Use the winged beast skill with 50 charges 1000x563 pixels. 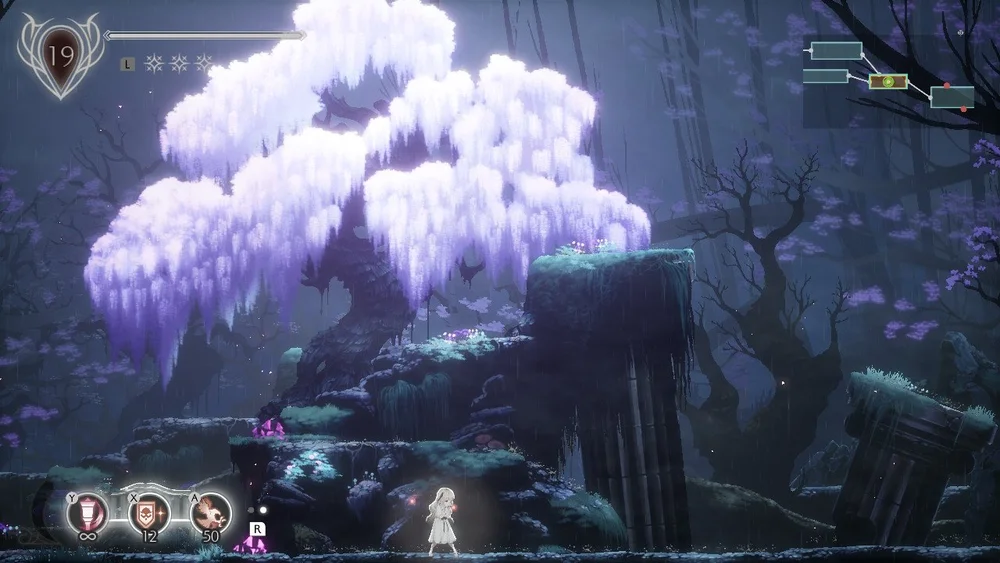point(211,513)
